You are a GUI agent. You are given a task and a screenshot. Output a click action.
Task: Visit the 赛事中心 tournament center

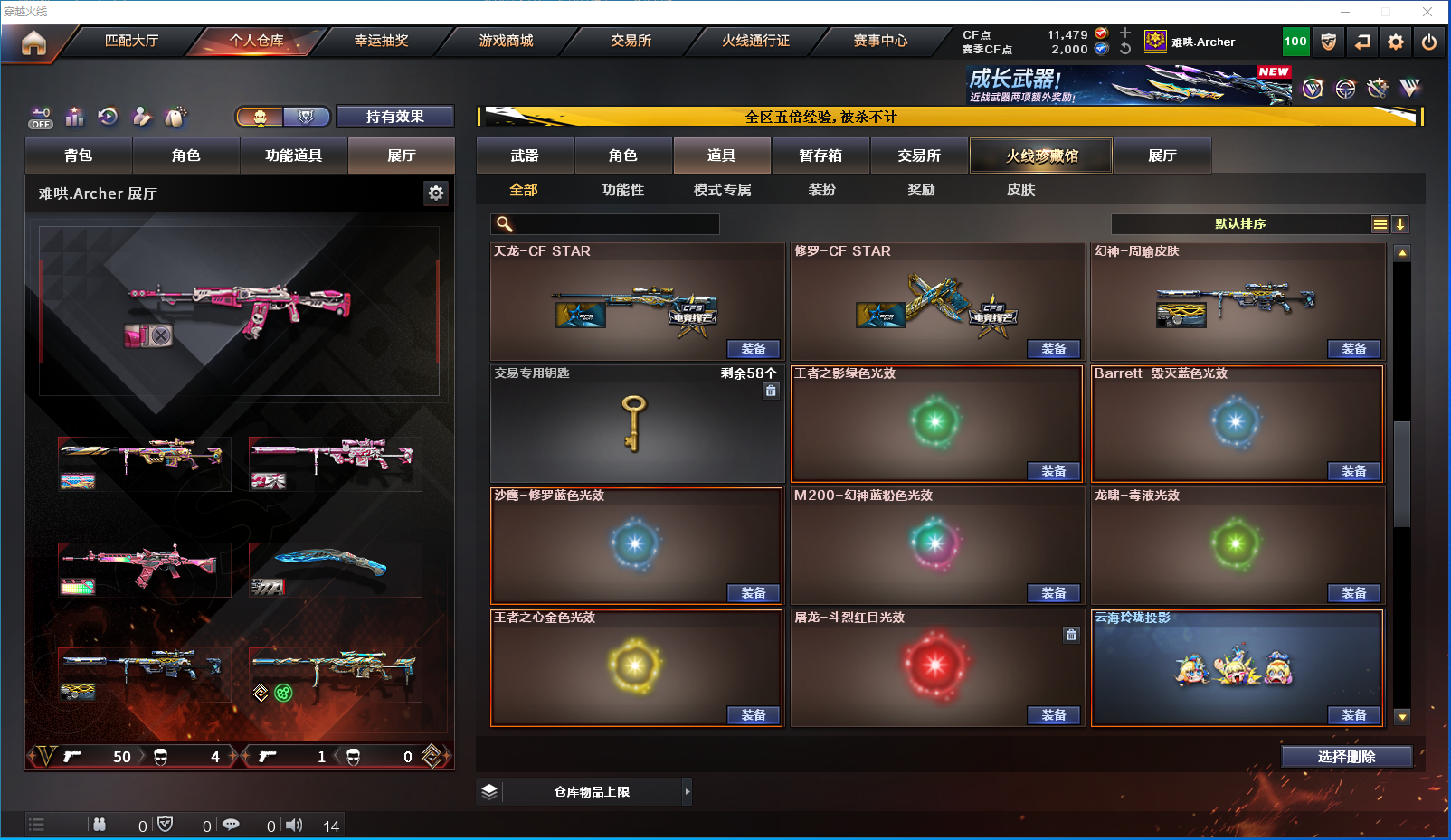880,41
